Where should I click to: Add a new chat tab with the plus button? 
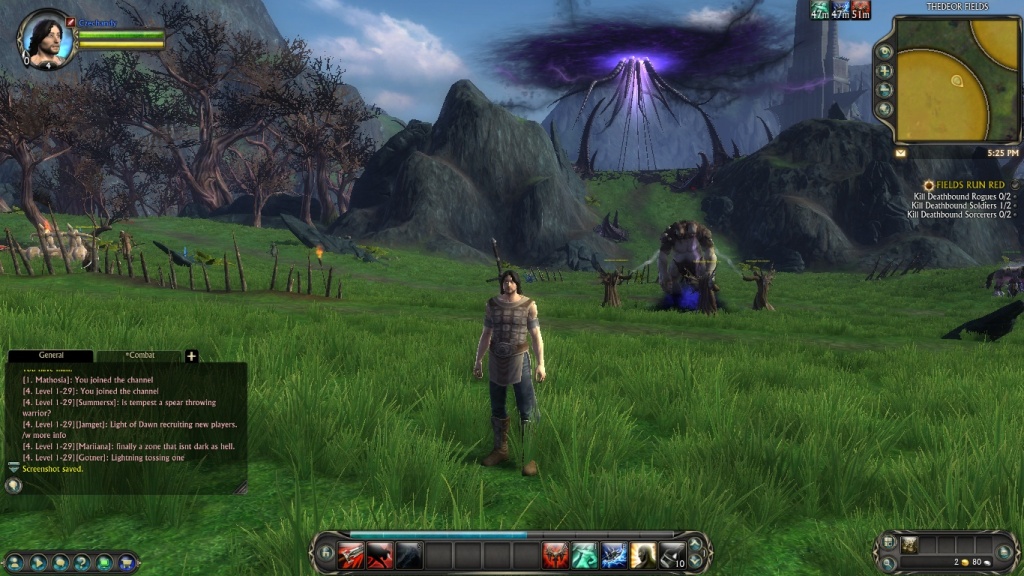click(191, 356)
